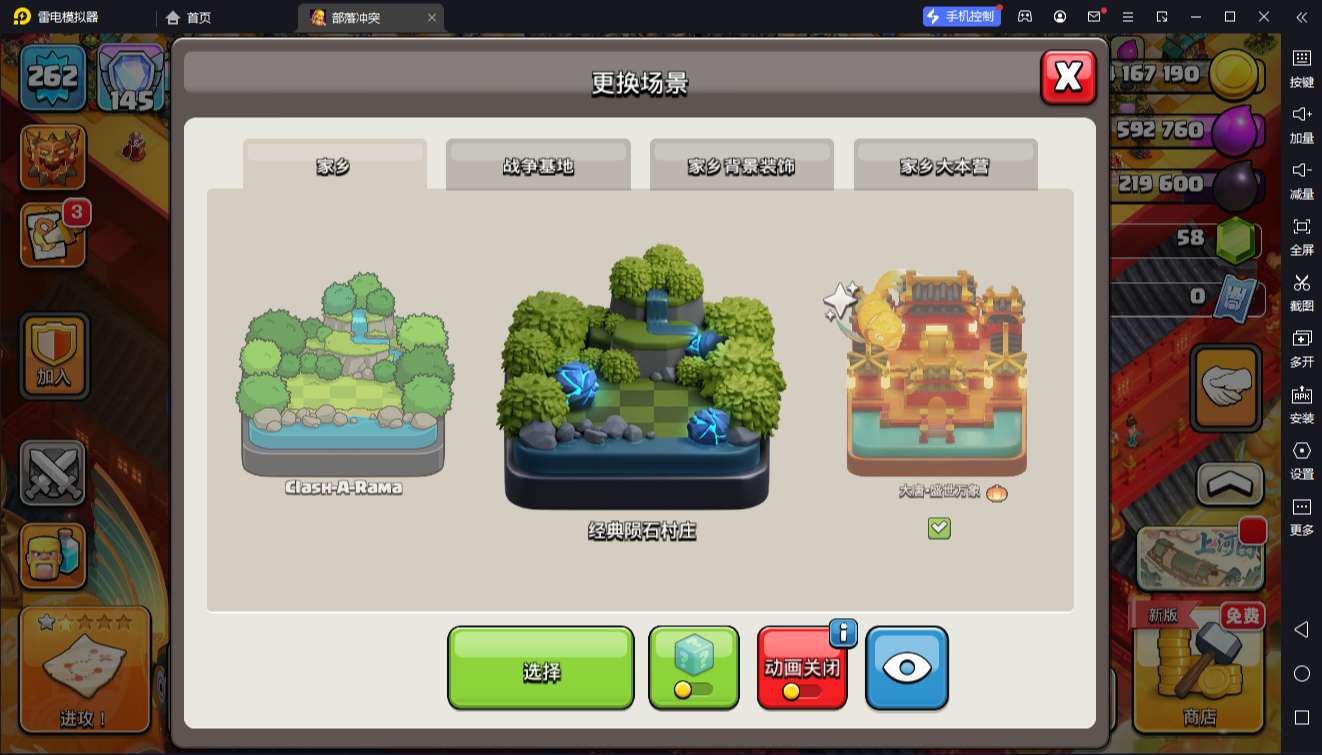
Task: Toggle the random scene dice switch
Action: tap(693, 667)
